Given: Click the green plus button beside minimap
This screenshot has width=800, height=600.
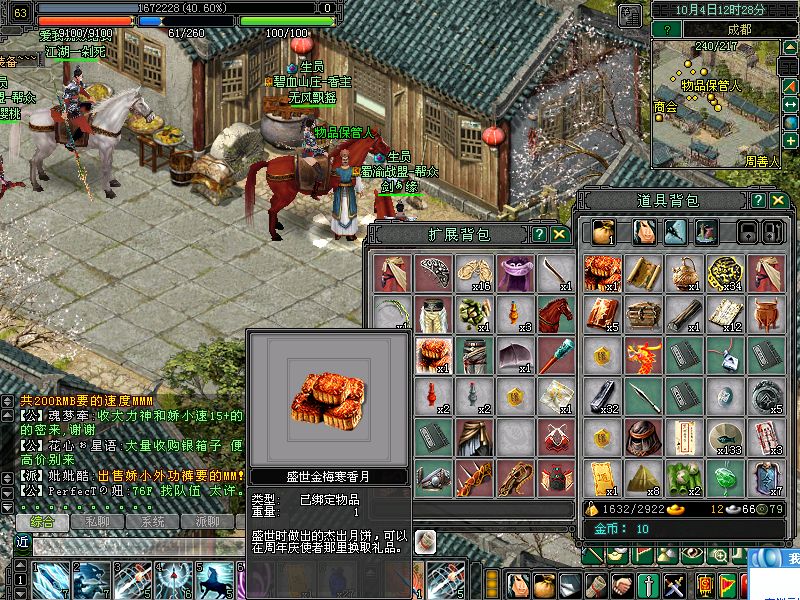Looking at the screenshot, I should (791, 141).
